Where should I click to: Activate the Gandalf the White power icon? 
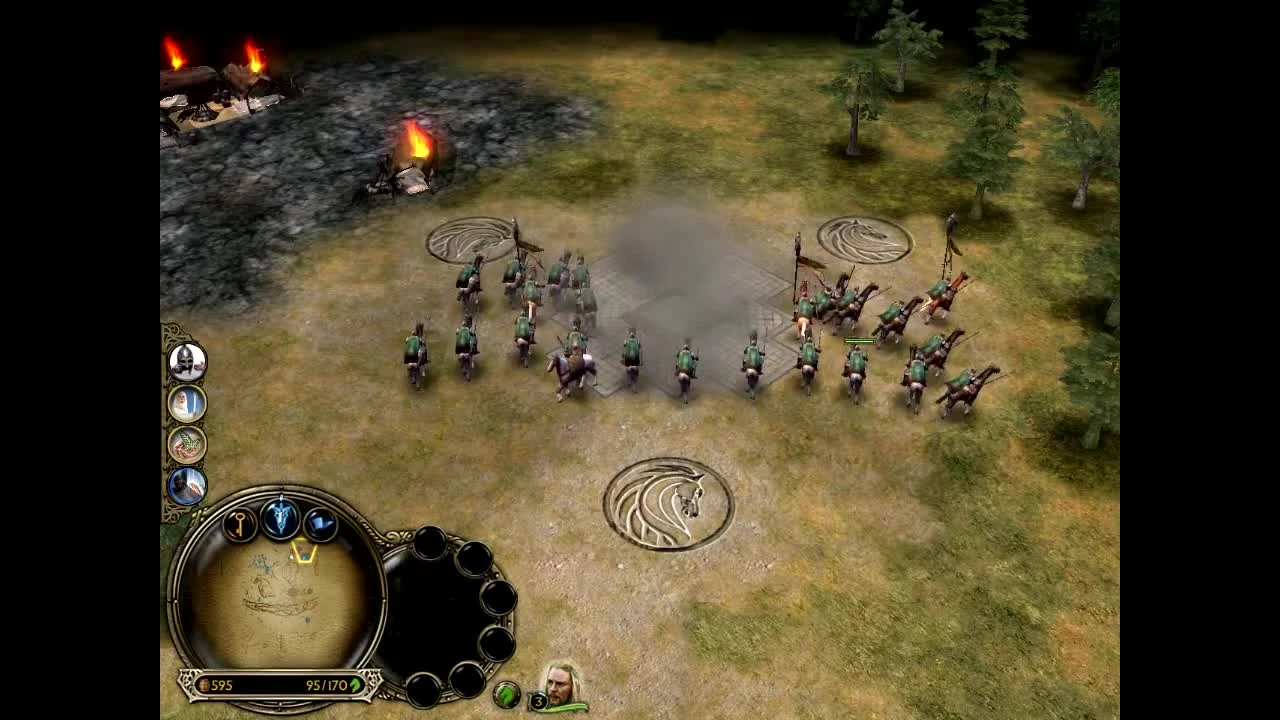187,404
